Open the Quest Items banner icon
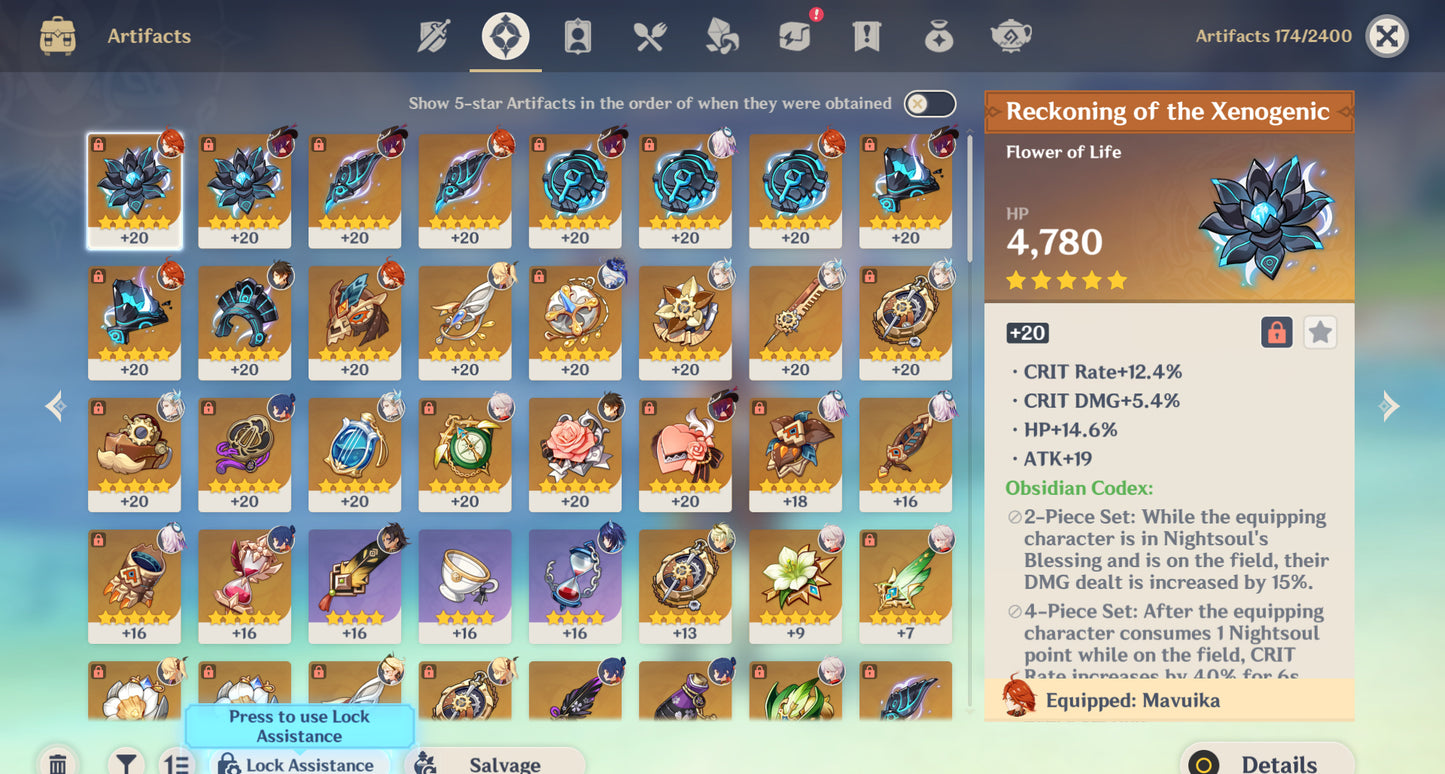Viewport: 1445px width, 774px height. pyautogui.click(x=865, y=36)
